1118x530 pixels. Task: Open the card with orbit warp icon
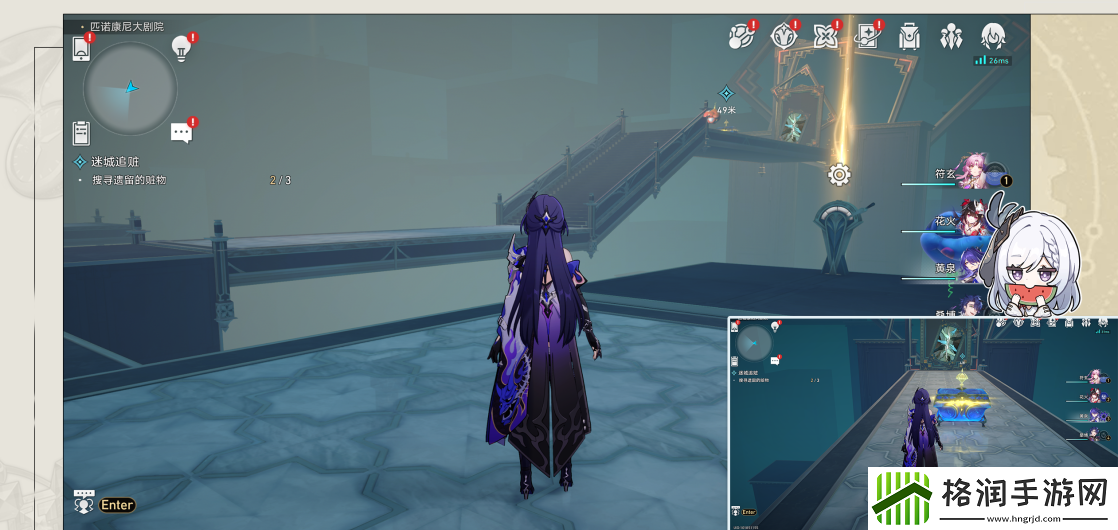pos(867,37)
